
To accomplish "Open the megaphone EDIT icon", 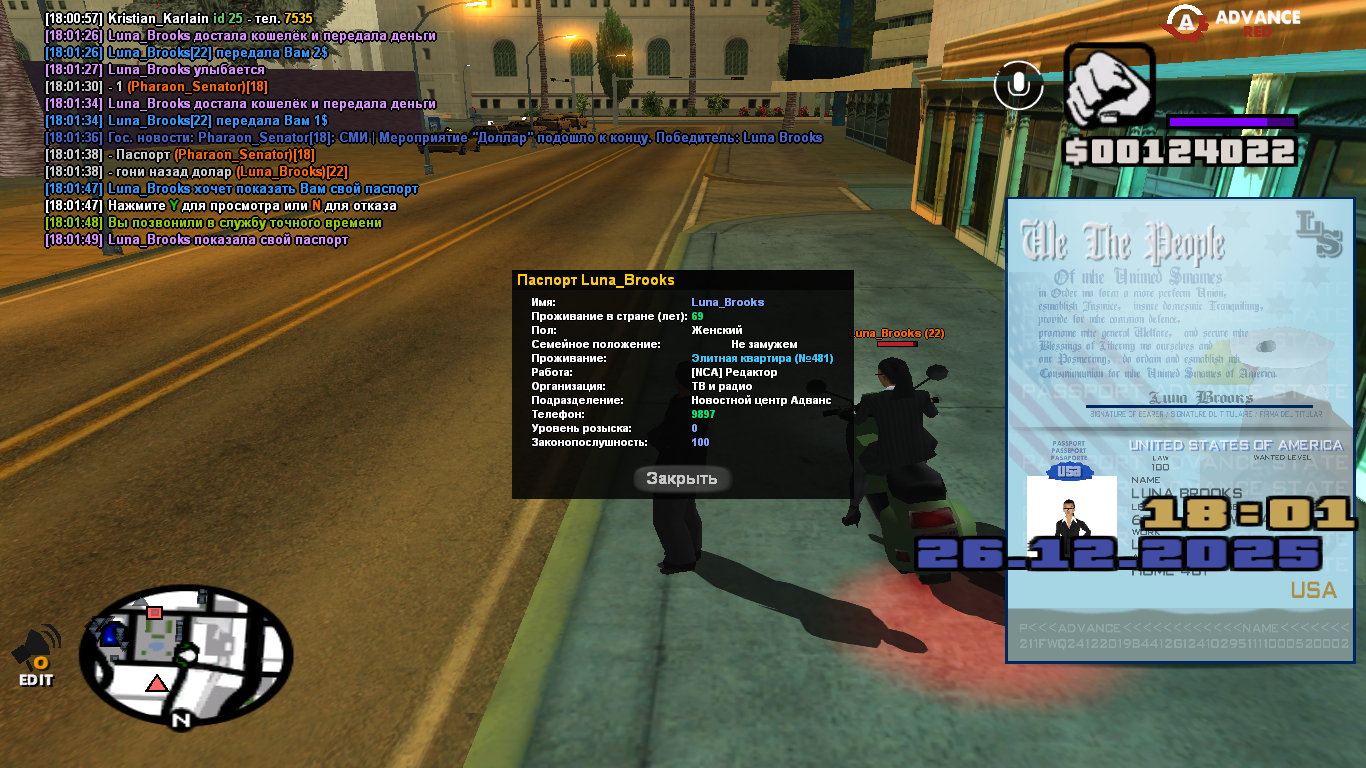I will [x=36, y=655].
